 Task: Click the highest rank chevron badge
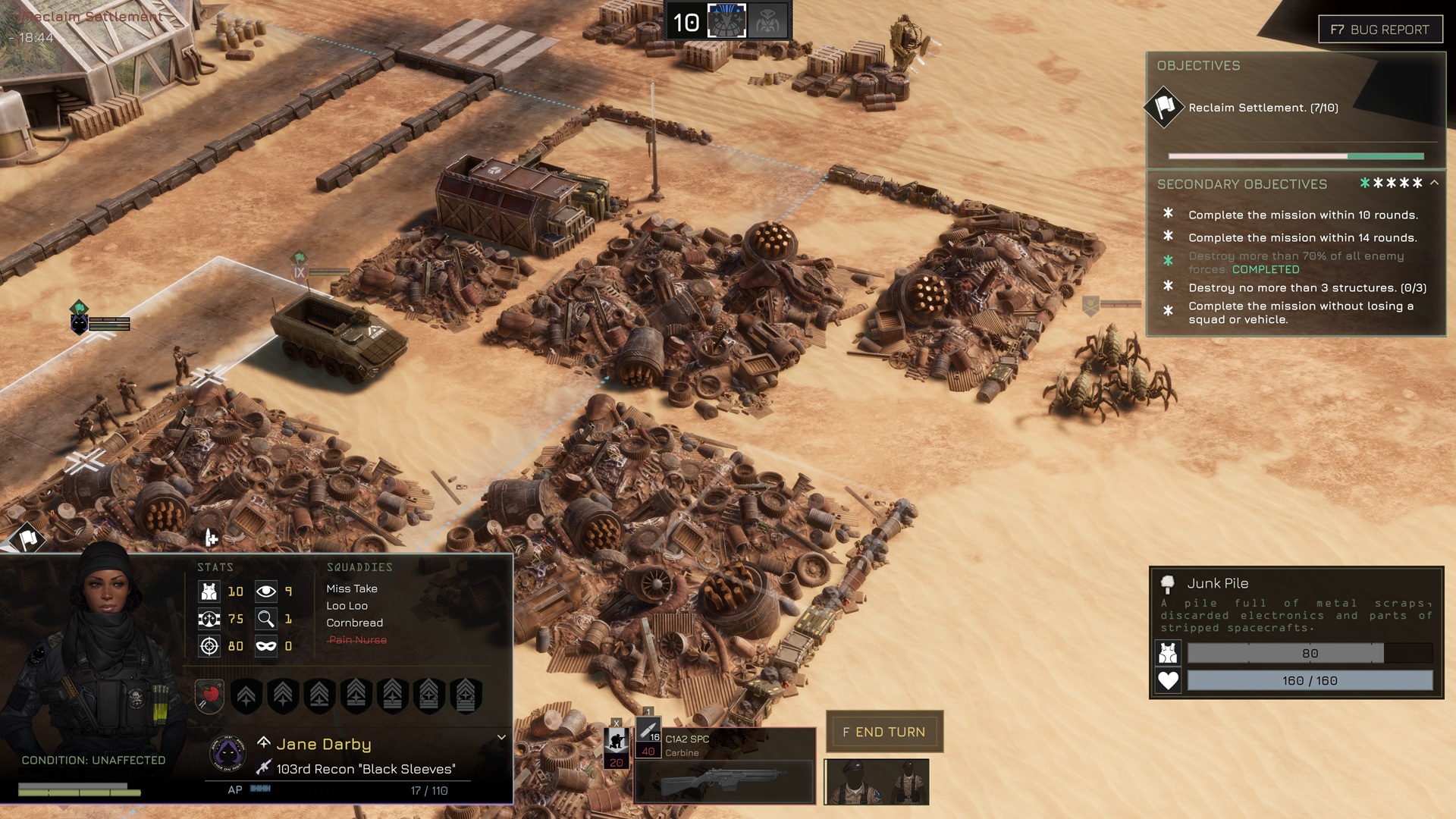(466, 695)
